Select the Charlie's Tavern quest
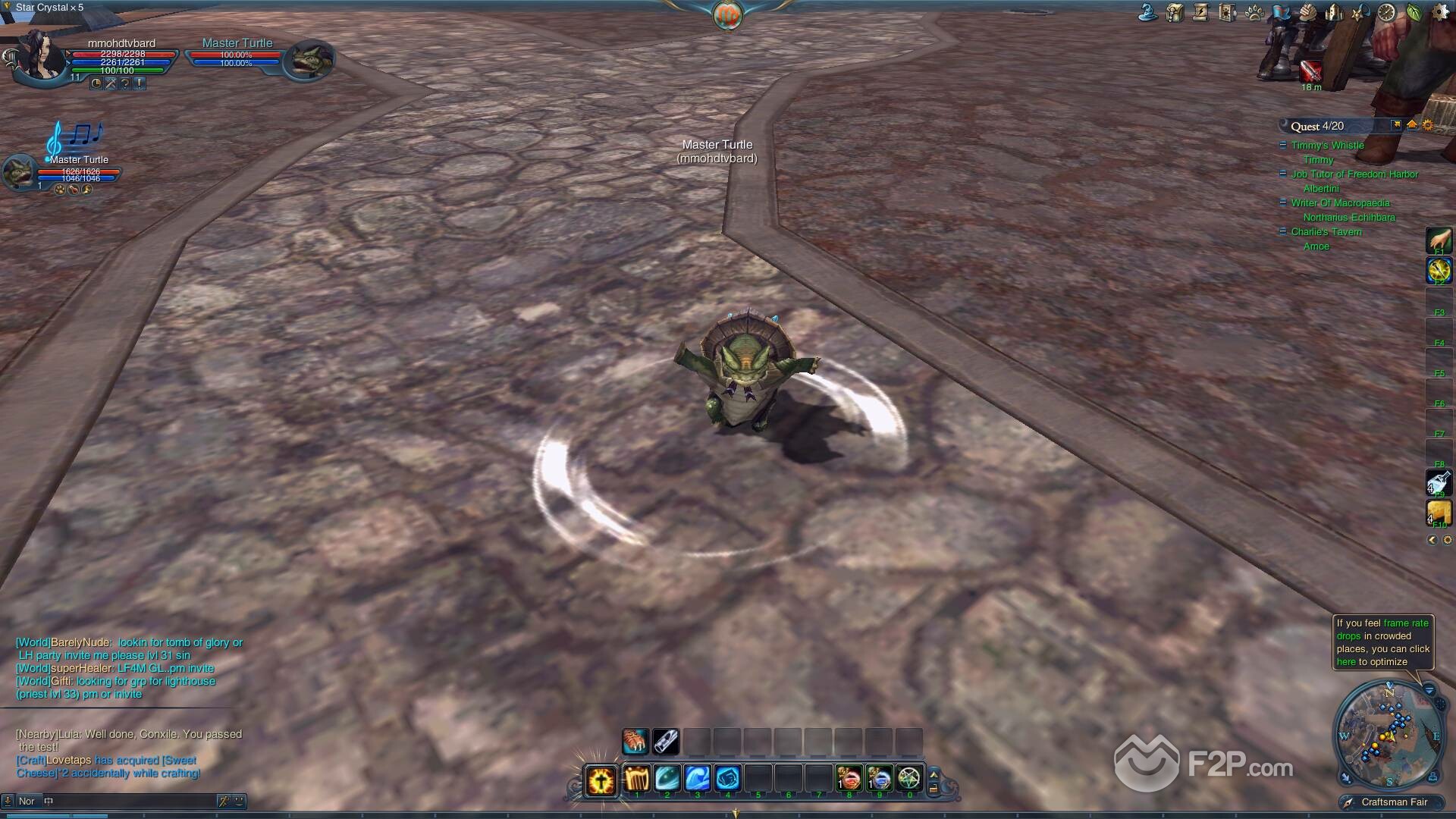 pos(1326,232)
